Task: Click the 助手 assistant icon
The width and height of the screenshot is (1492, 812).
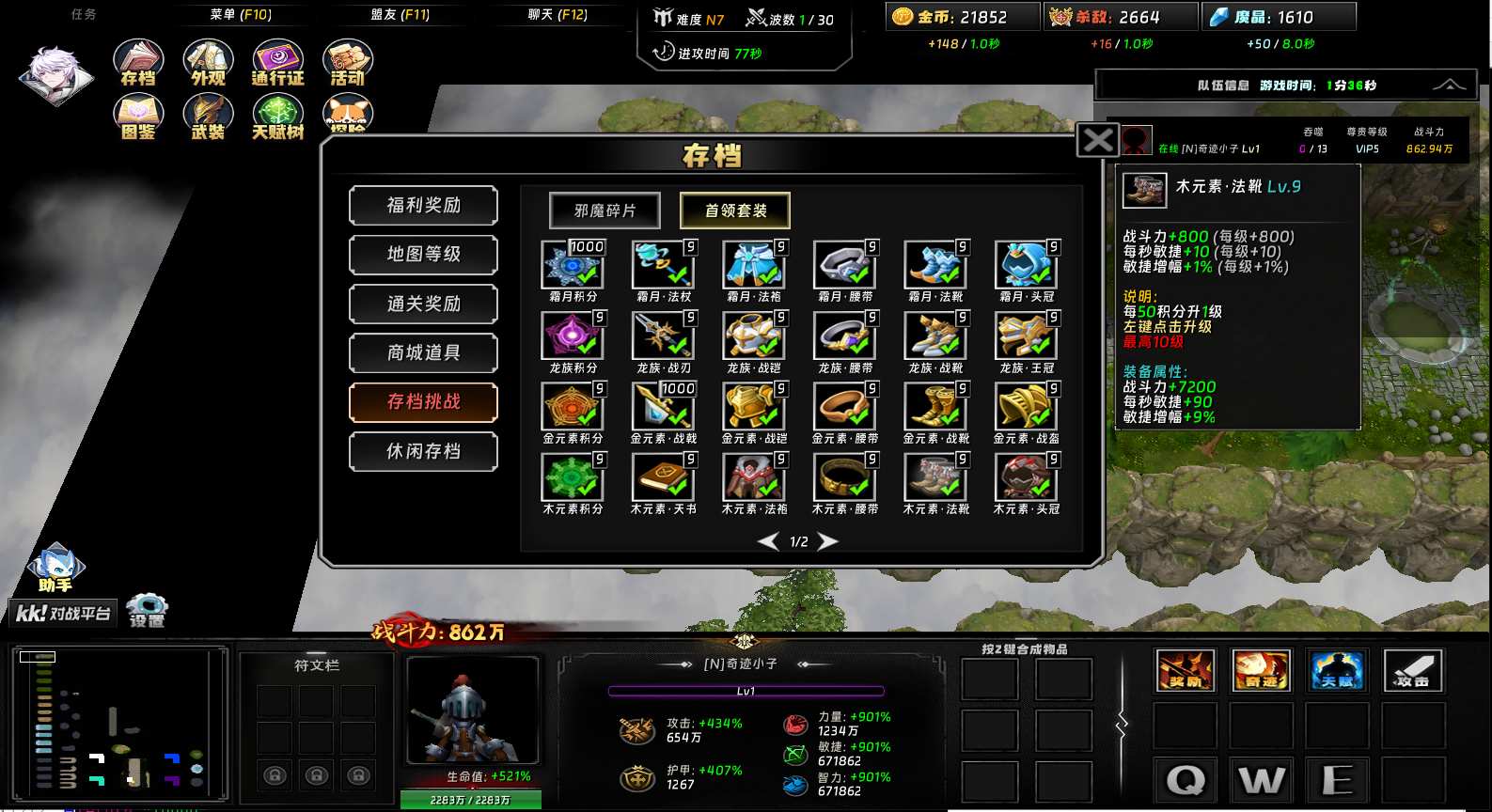Action: coord(56,568)
